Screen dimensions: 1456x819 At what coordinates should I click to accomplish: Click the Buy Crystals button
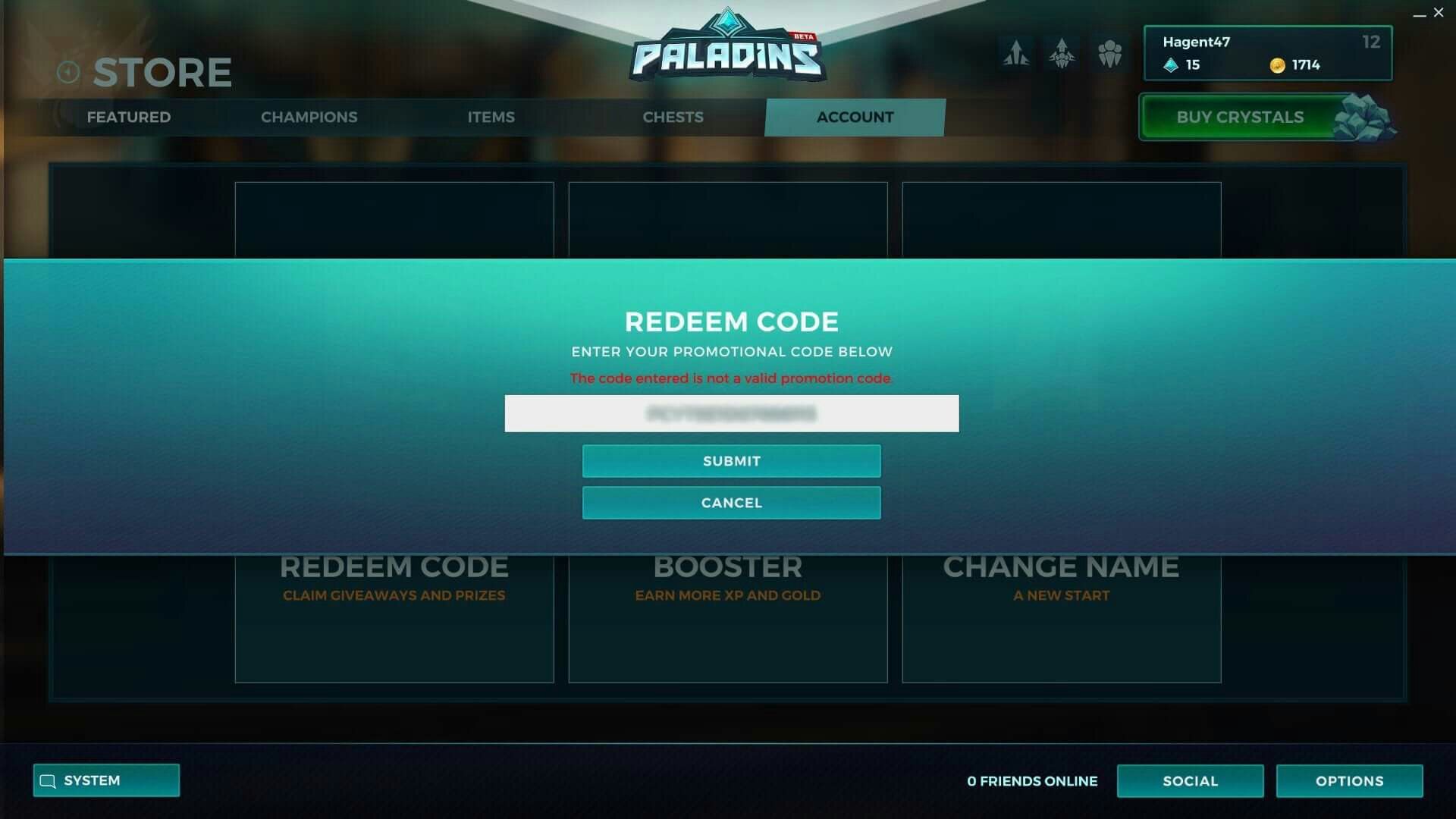1239,117
